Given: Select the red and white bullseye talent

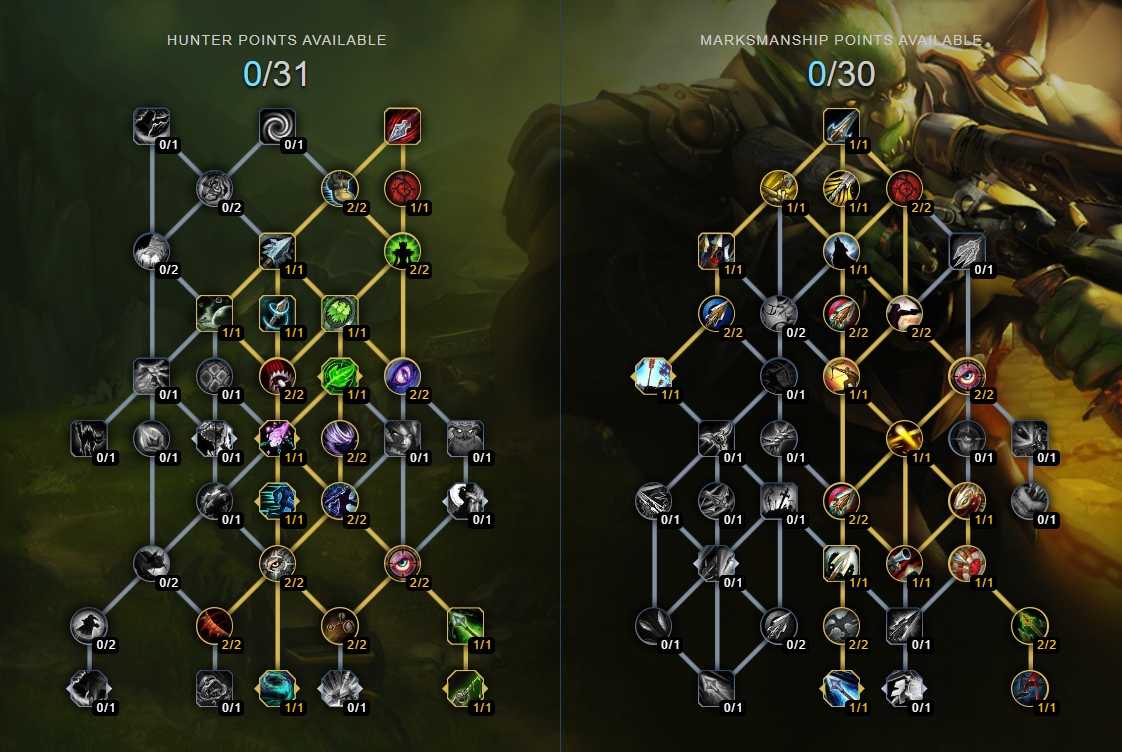Looking at the screenshot, I should coord(967,563).
